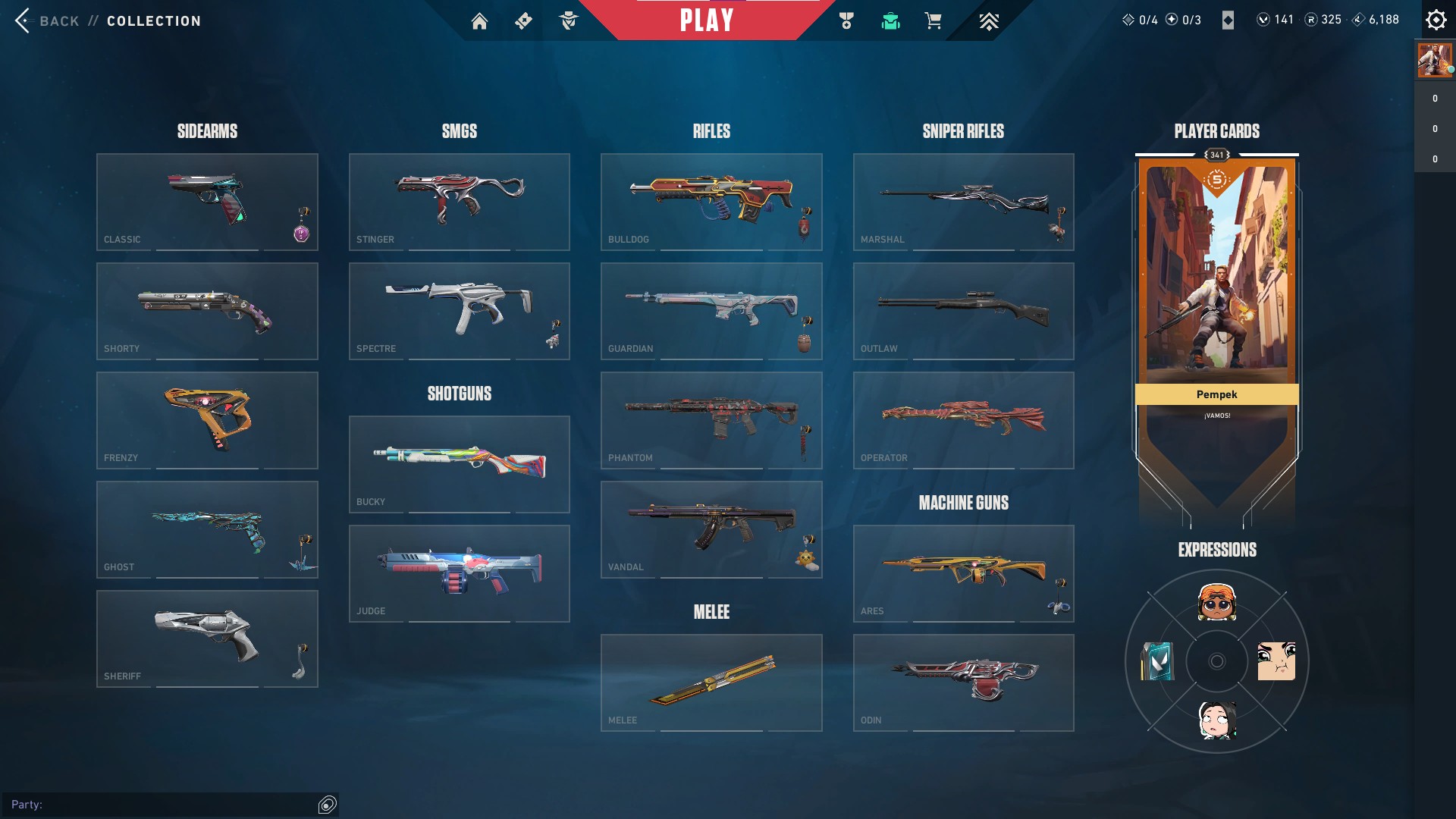This screenshot has height=819, width=1456.
Task: Select the Vandal skin slot
Action: pos(711,529)
